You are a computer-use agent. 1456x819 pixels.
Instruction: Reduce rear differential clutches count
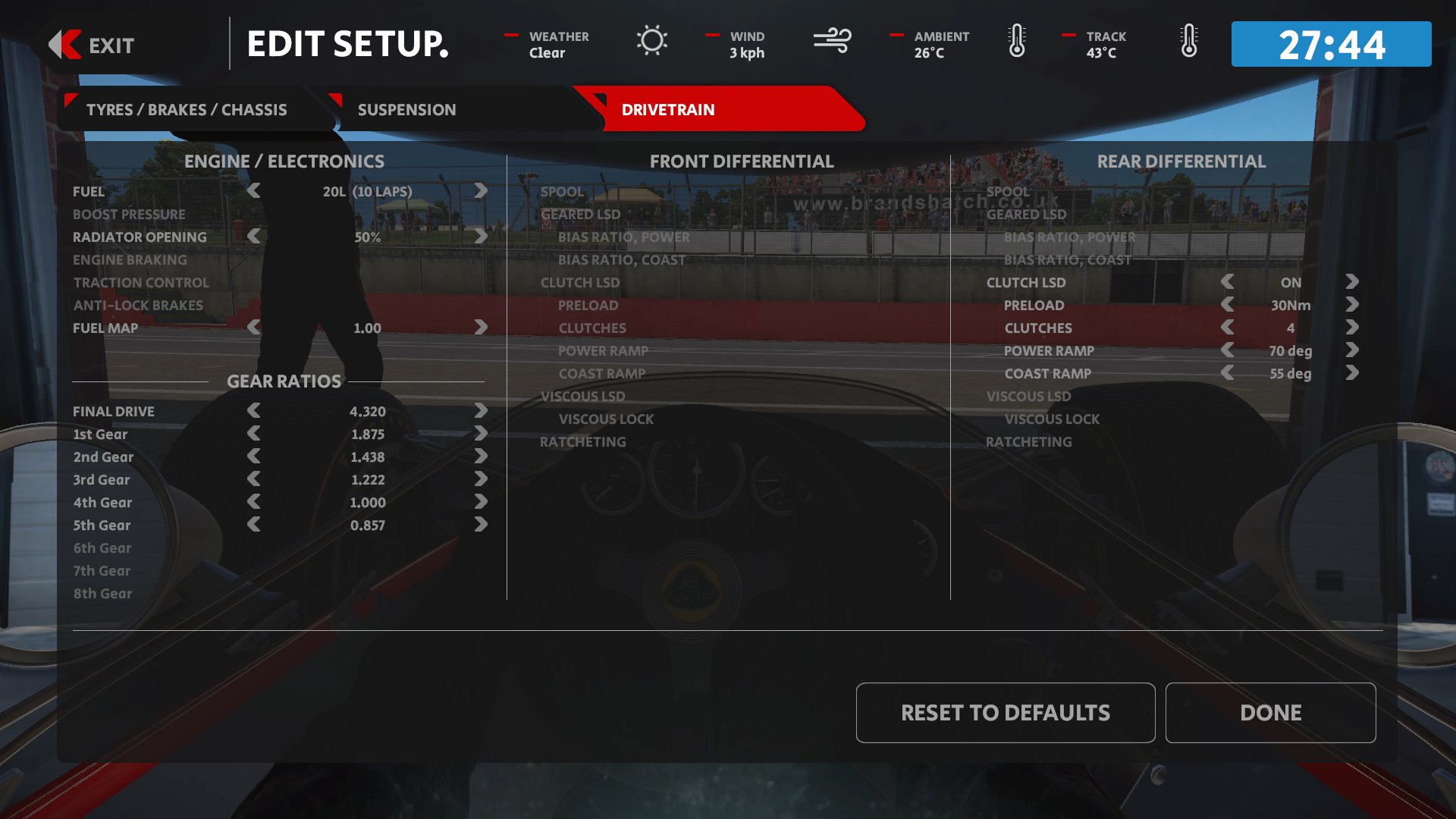pos(1227,328)
